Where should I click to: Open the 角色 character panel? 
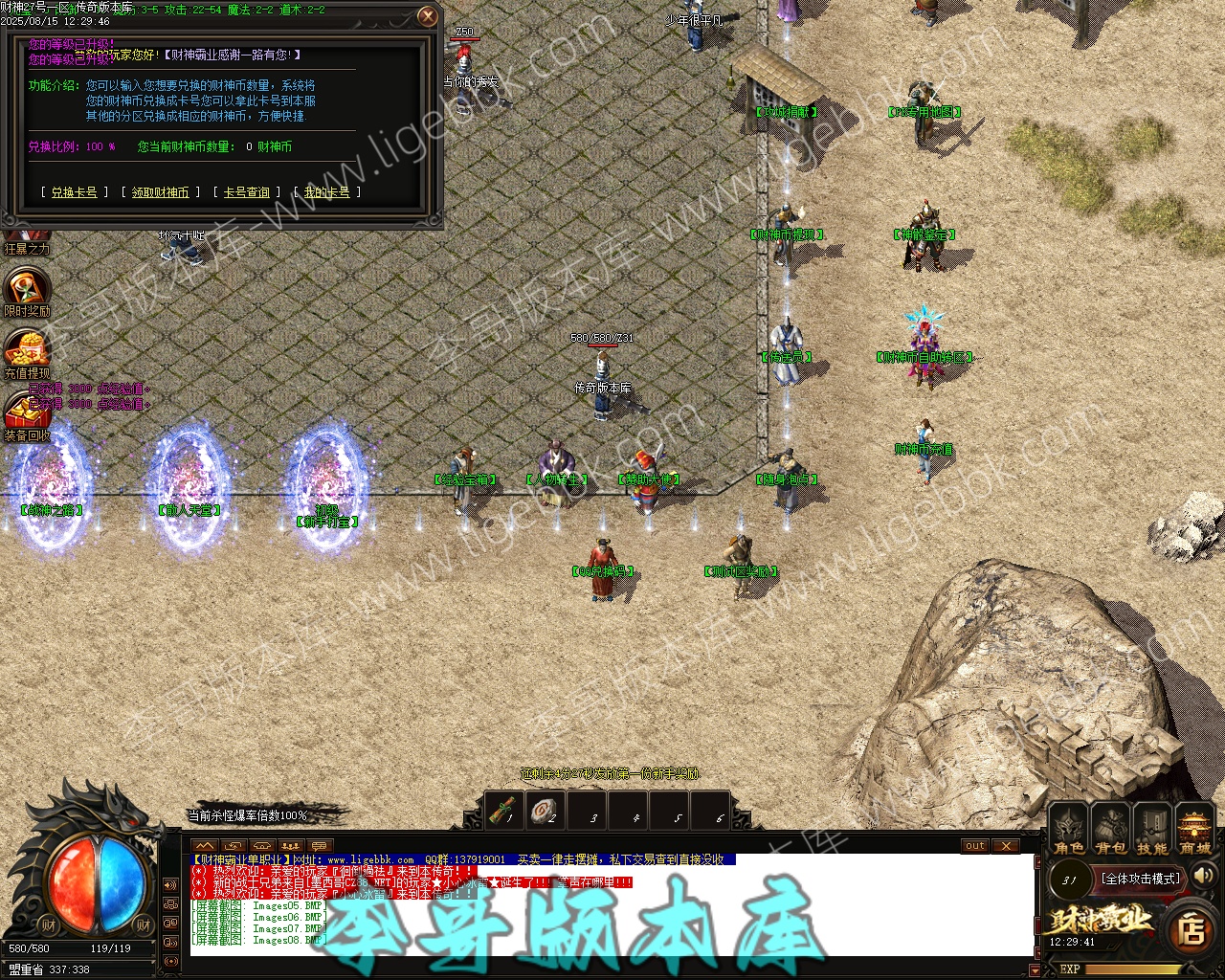pyautogui.click(x=1068, y=828)
